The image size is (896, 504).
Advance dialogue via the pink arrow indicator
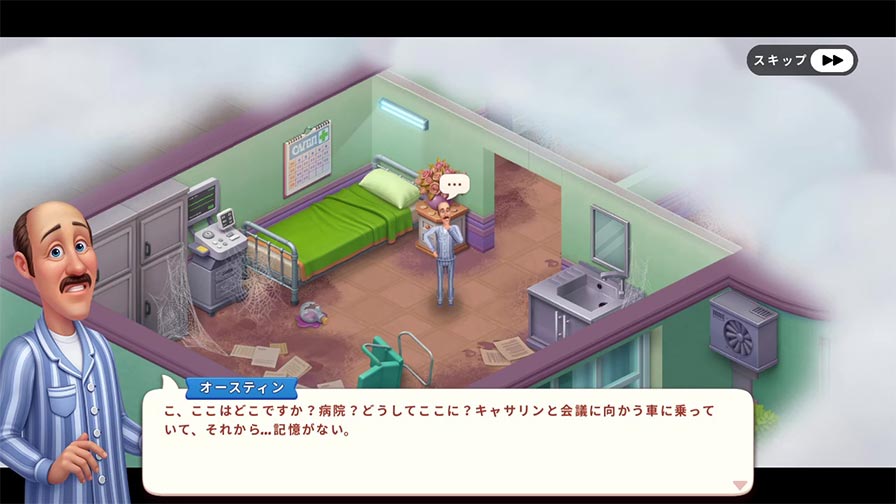[x=740, y=485]
